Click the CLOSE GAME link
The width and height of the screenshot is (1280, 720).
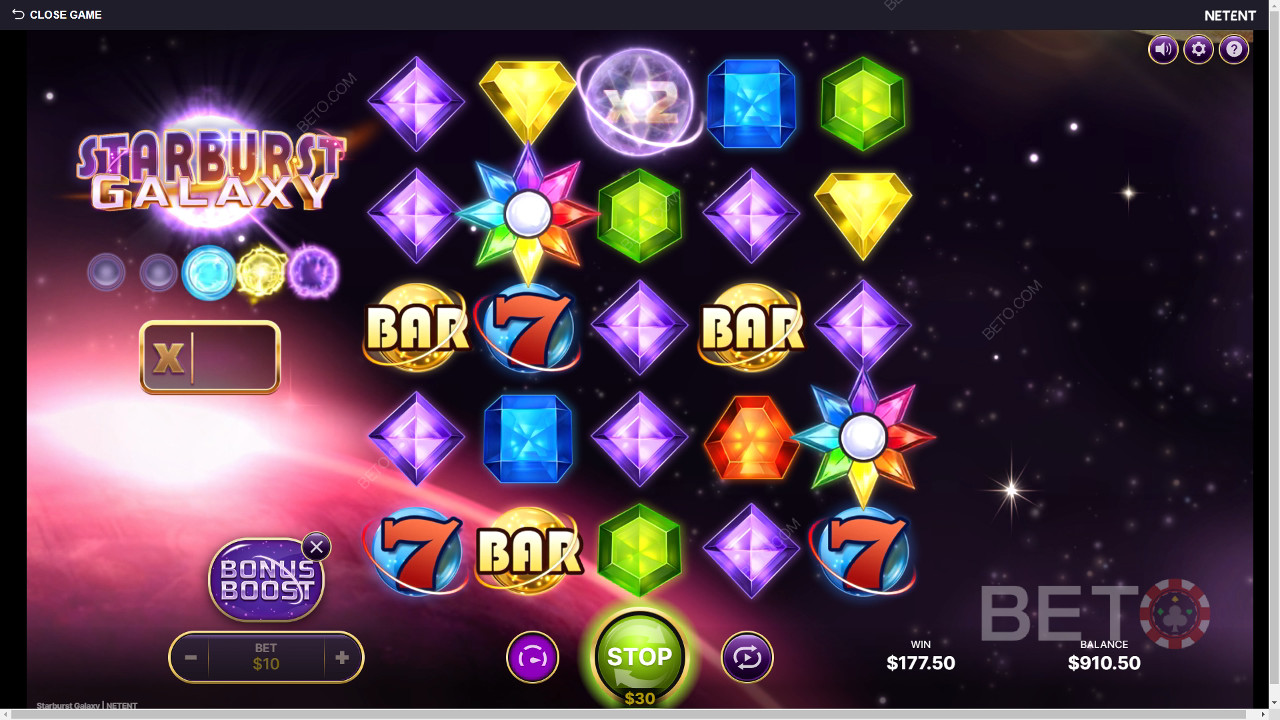pyautogui.click(x=65, y=15)
